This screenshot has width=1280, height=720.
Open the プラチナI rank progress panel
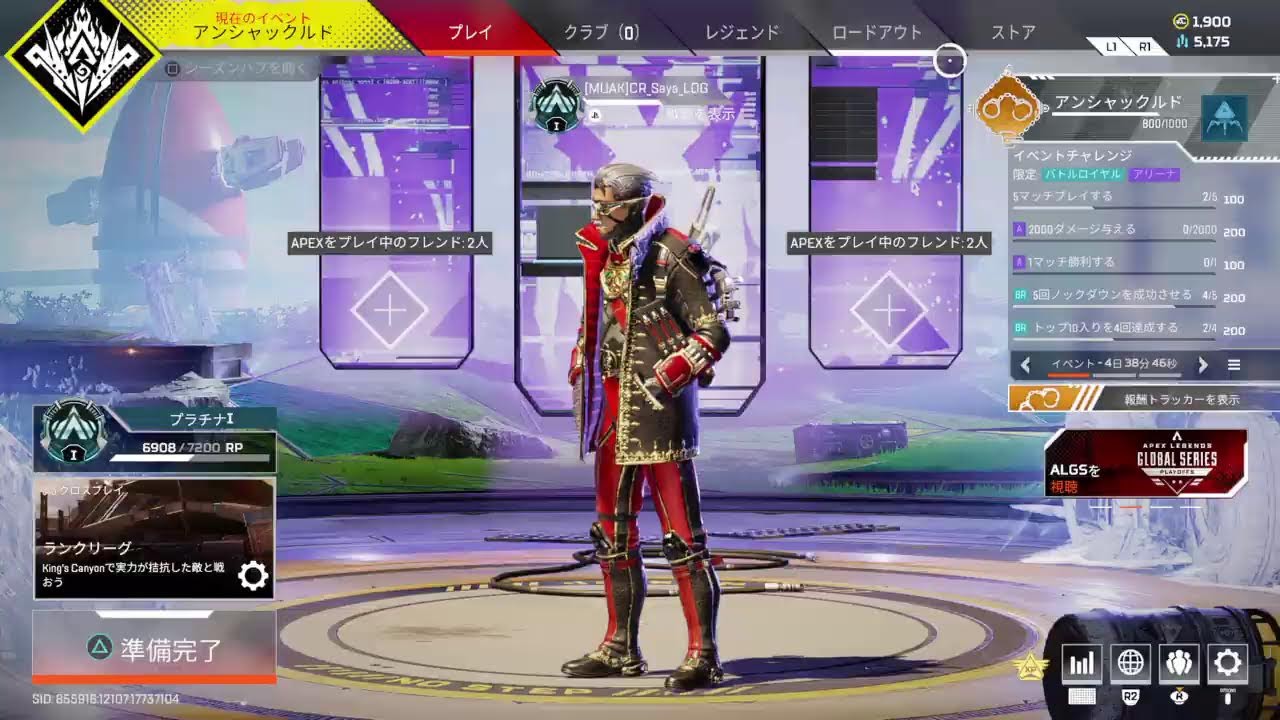click(154, 439)
